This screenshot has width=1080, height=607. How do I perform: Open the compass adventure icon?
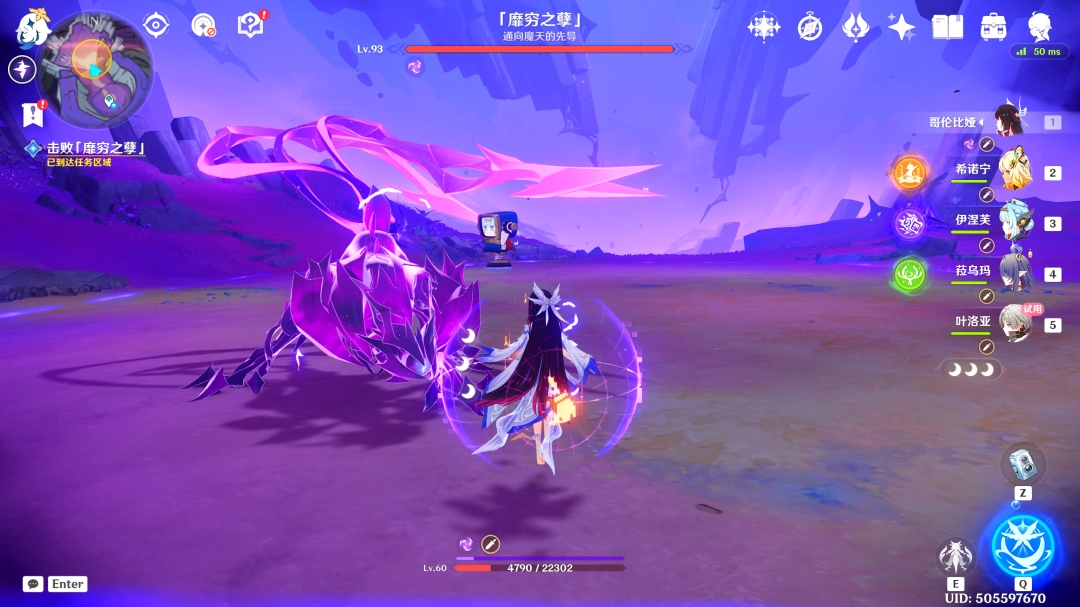point(810,27)
